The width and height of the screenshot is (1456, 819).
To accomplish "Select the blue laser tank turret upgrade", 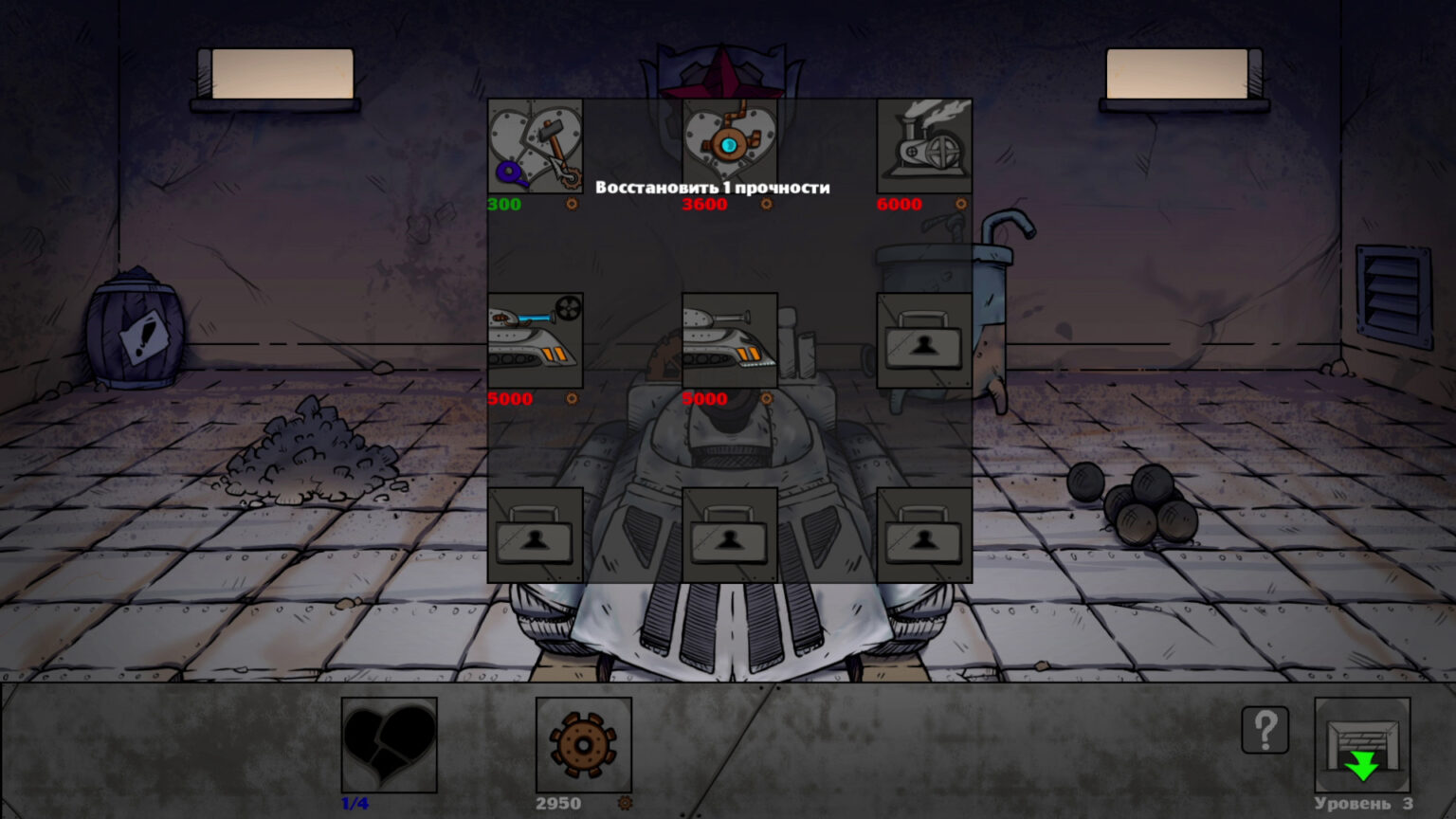I will (x=535, y=341).
